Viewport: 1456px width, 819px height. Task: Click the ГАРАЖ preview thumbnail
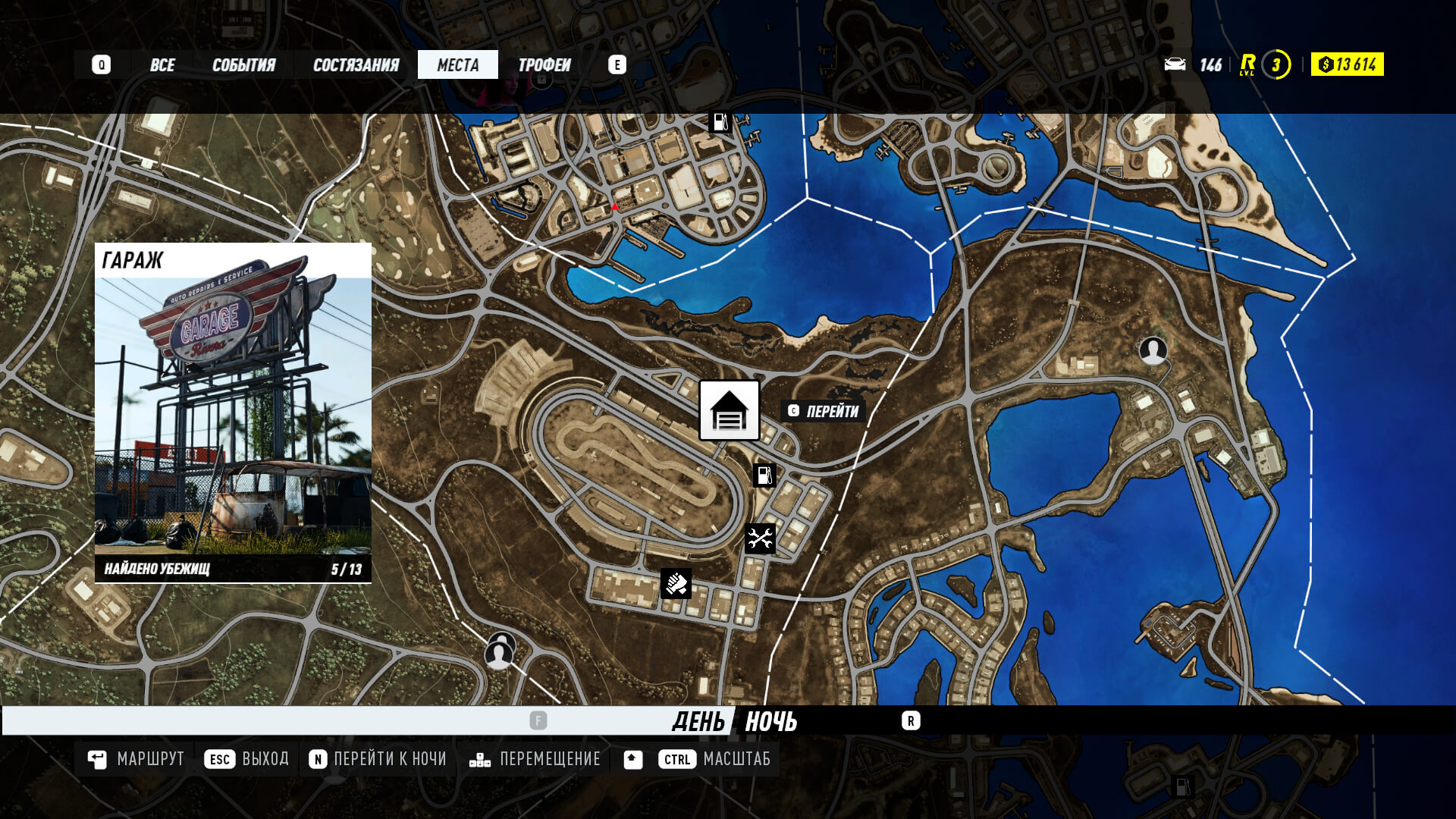pos(231,413)
